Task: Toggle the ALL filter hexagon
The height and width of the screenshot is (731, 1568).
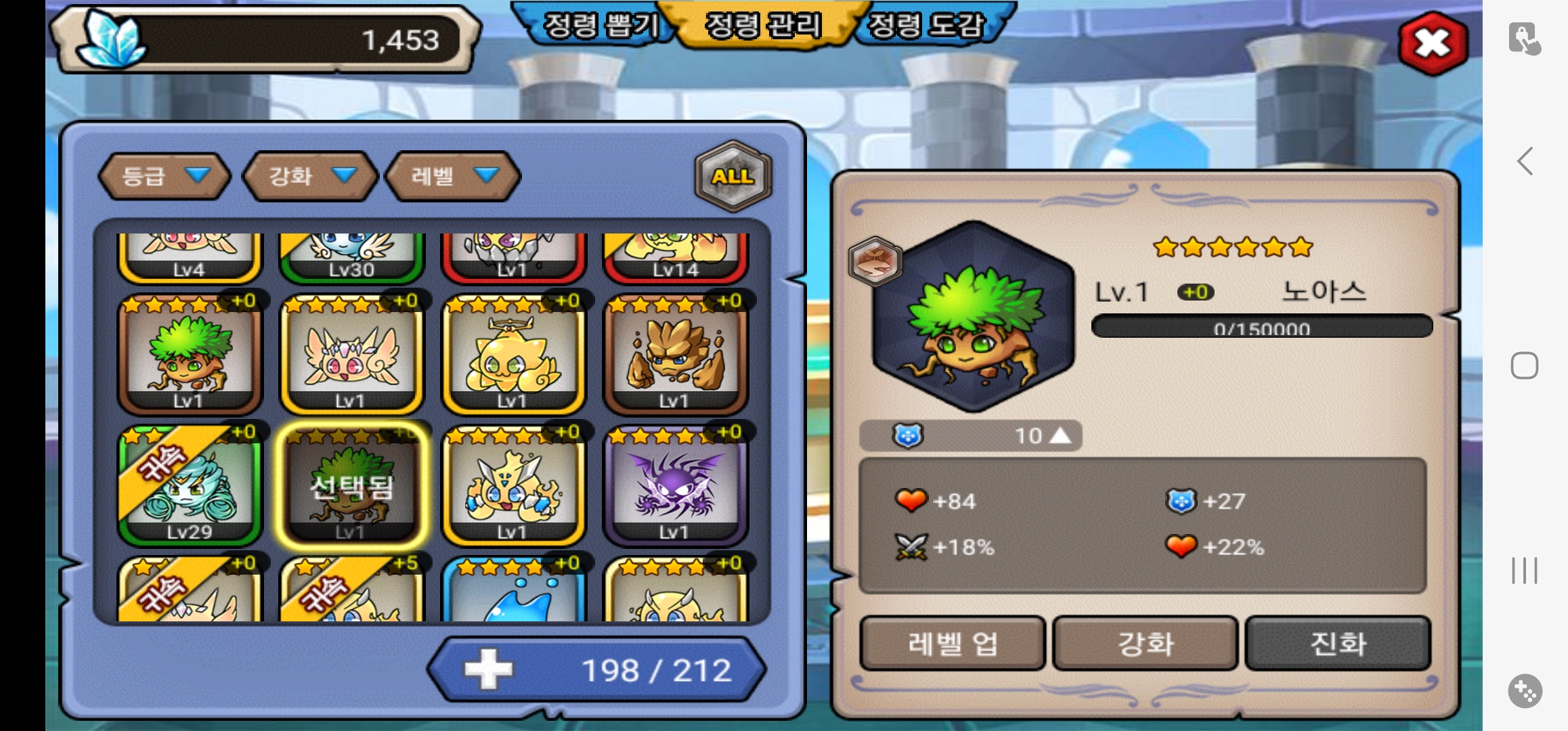Action: click(733, 176)
